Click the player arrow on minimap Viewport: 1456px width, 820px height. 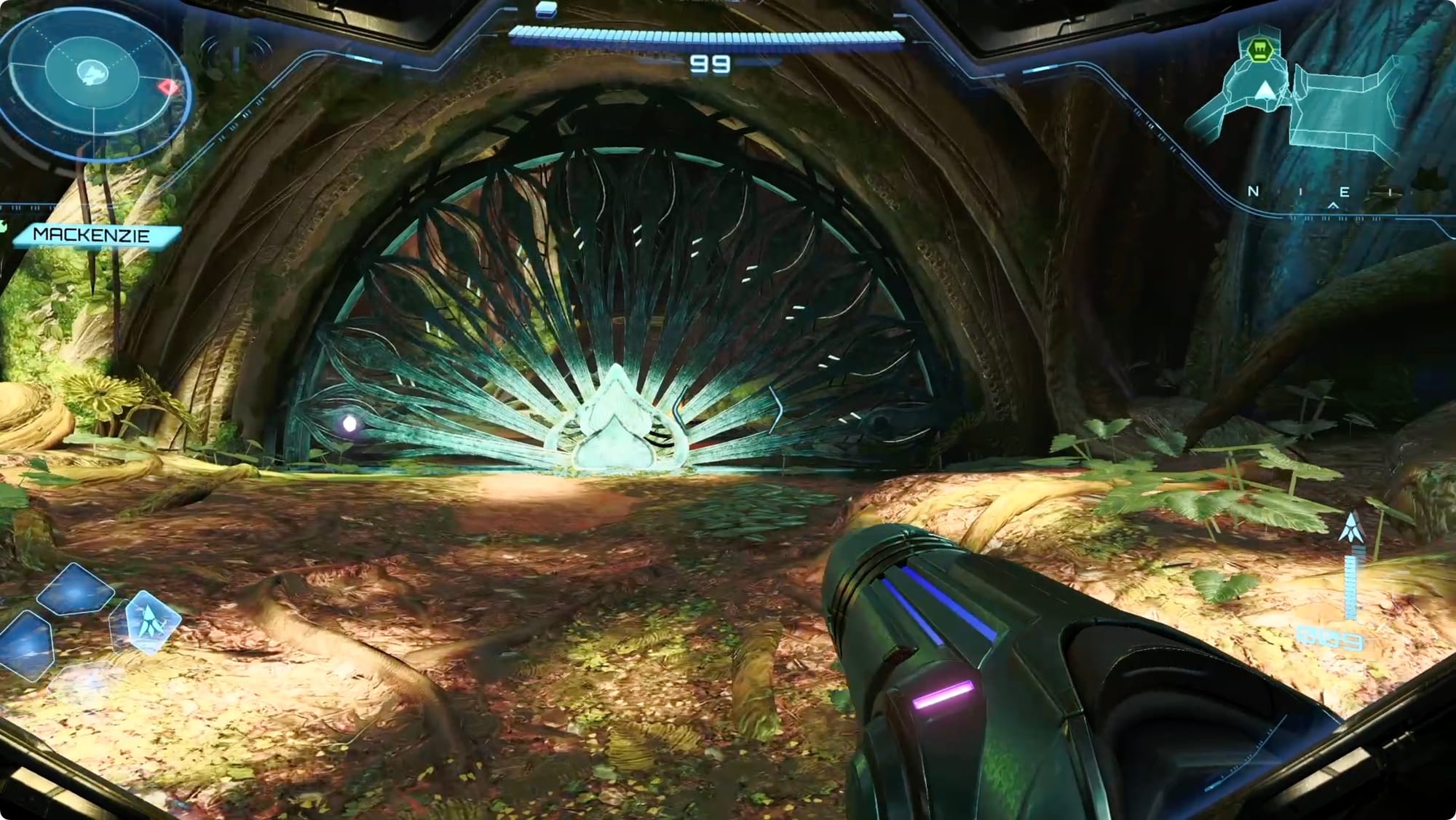[1266, 90]
